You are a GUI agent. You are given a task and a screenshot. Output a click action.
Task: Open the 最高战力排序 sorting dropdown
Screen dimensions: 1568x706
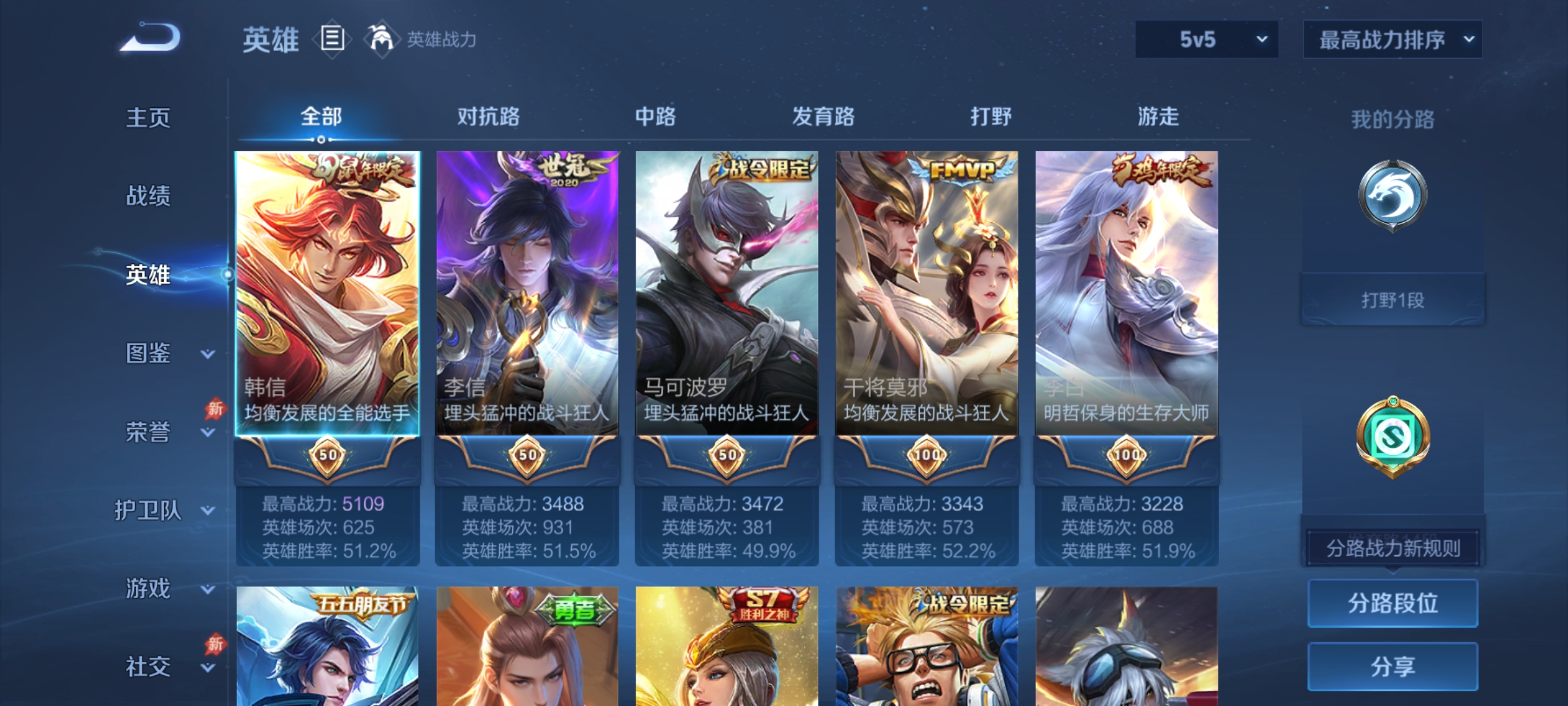click(x=1392, y=39)
